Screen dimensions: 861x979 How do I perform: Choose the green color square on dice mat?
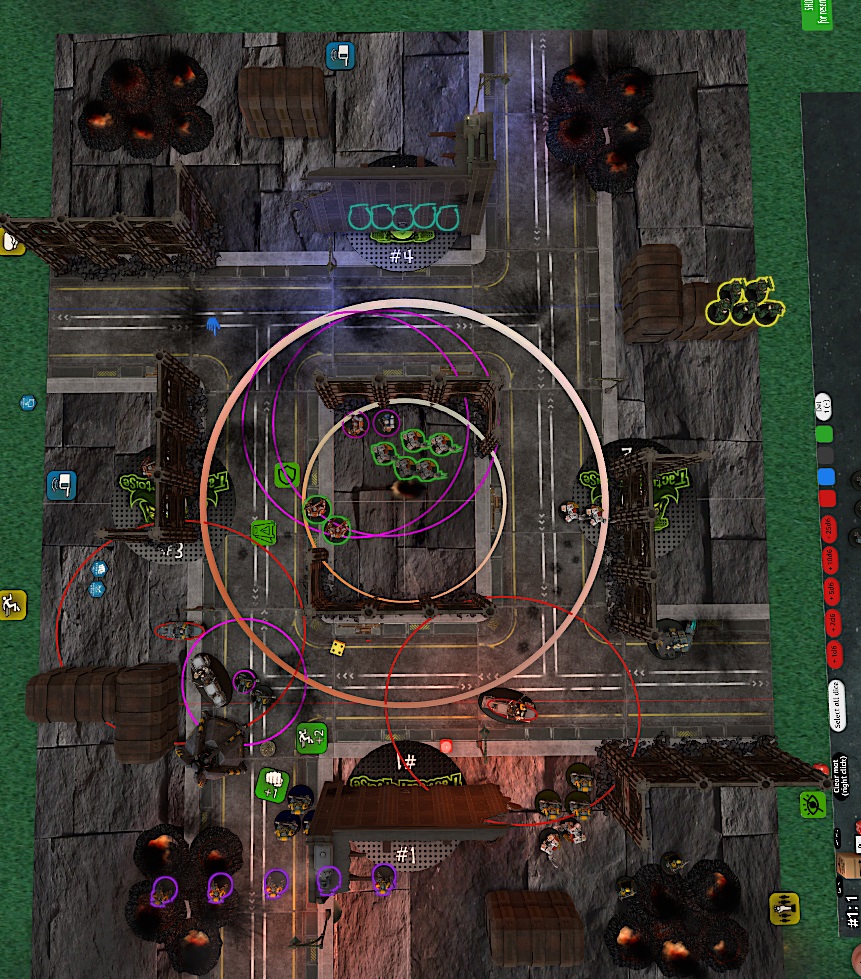point(825,436)
